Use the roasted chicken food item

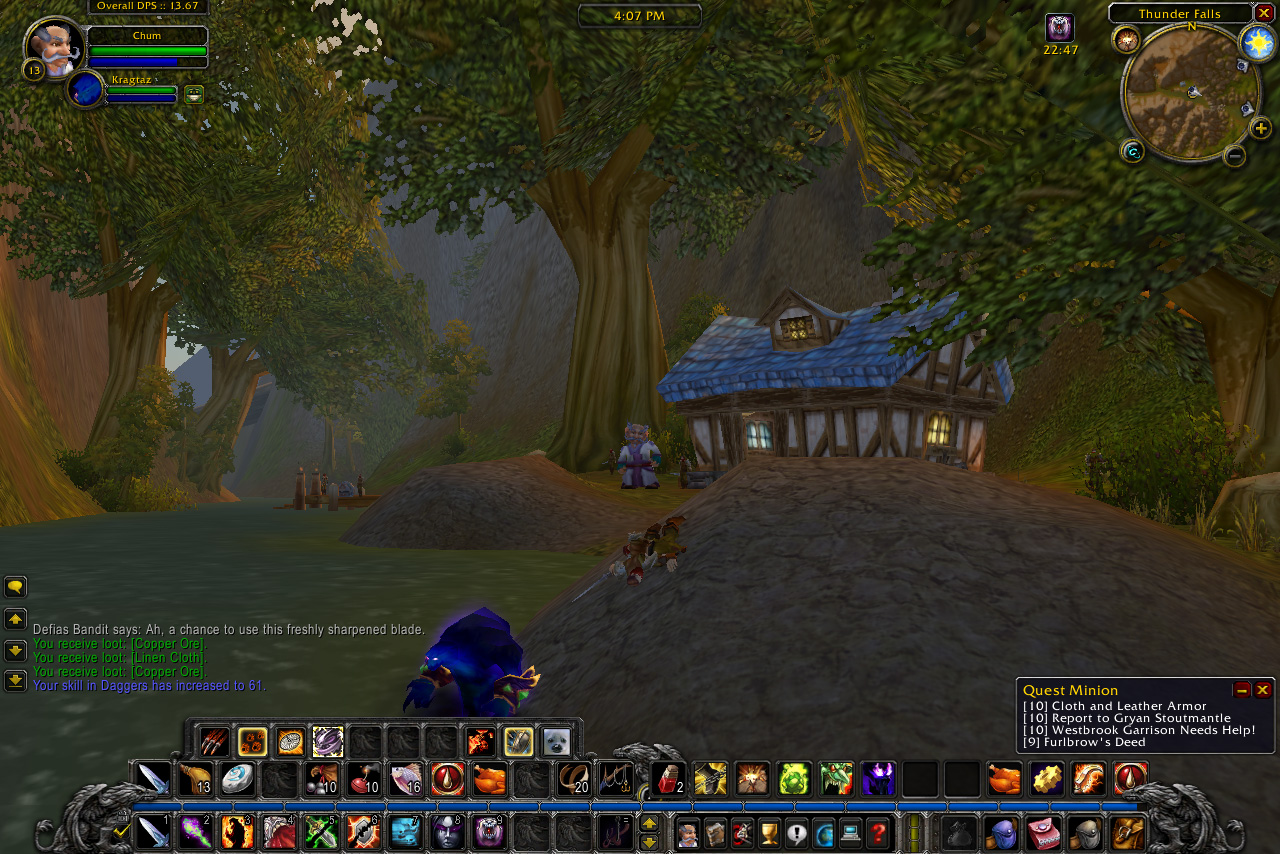(490, 779)
